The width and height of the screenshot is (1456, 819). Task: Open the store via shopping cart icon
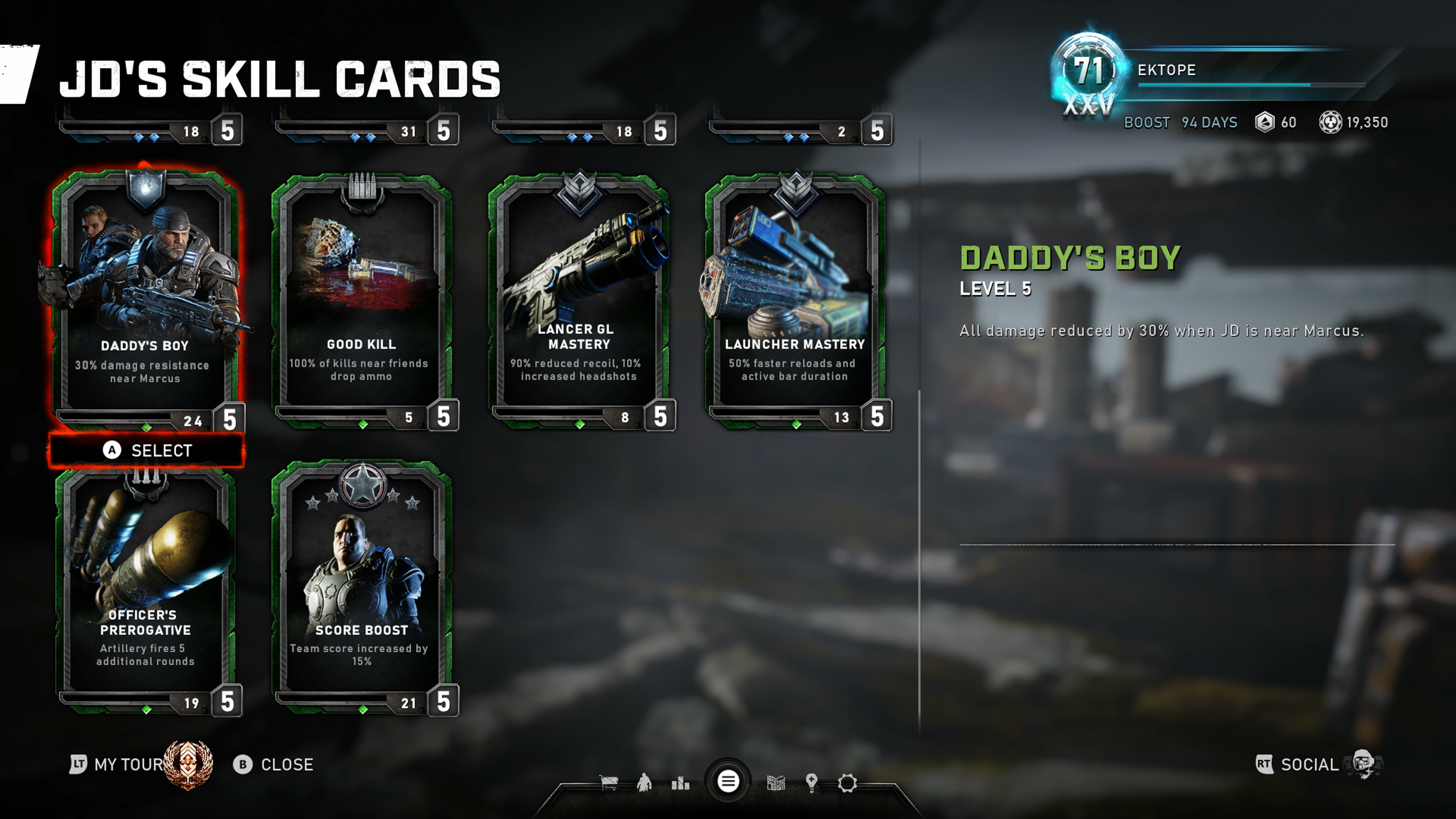(x=608, y=783)
